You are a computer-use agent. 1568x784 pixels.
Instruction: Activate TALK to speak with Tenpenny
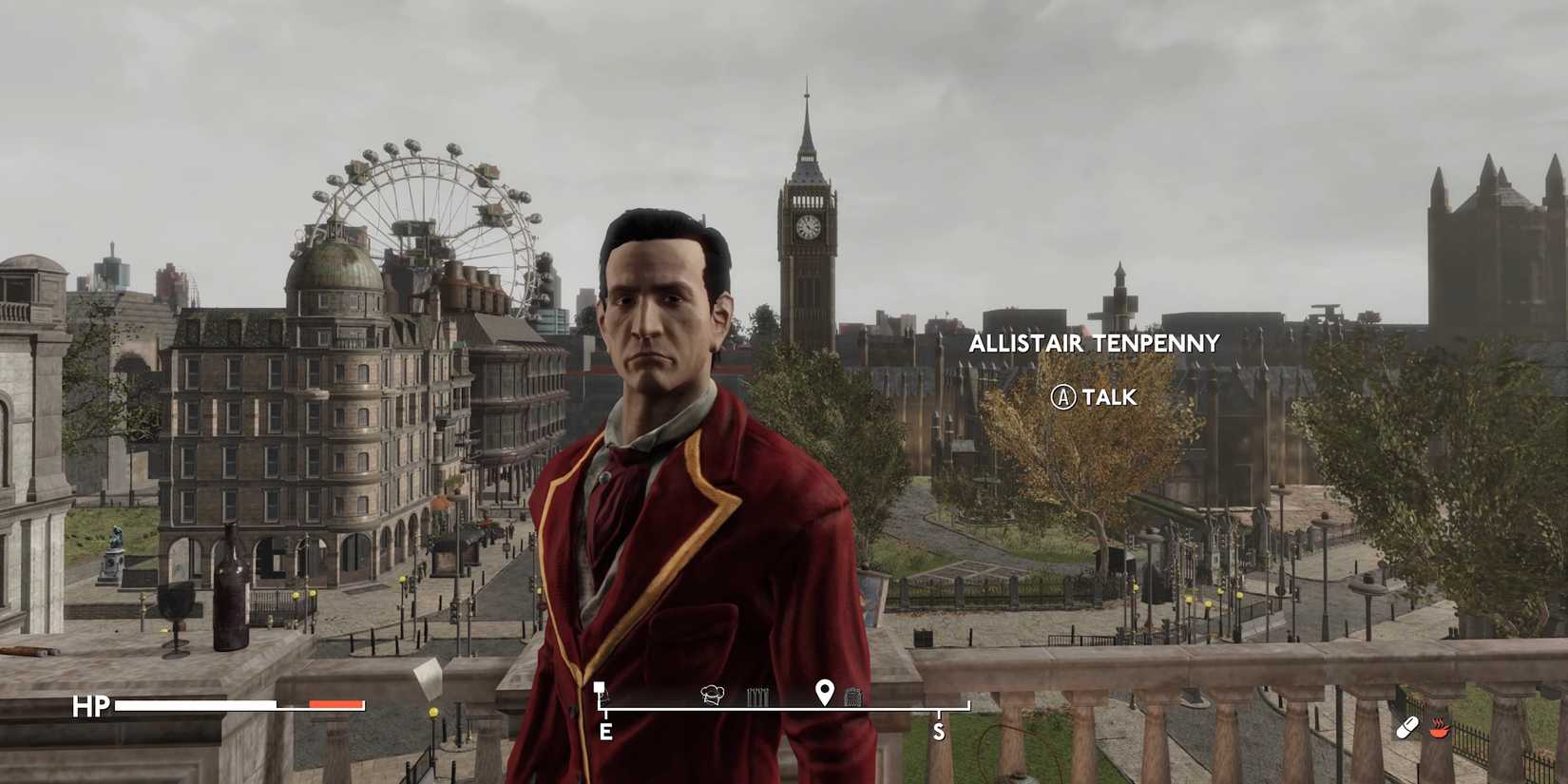1098,398
